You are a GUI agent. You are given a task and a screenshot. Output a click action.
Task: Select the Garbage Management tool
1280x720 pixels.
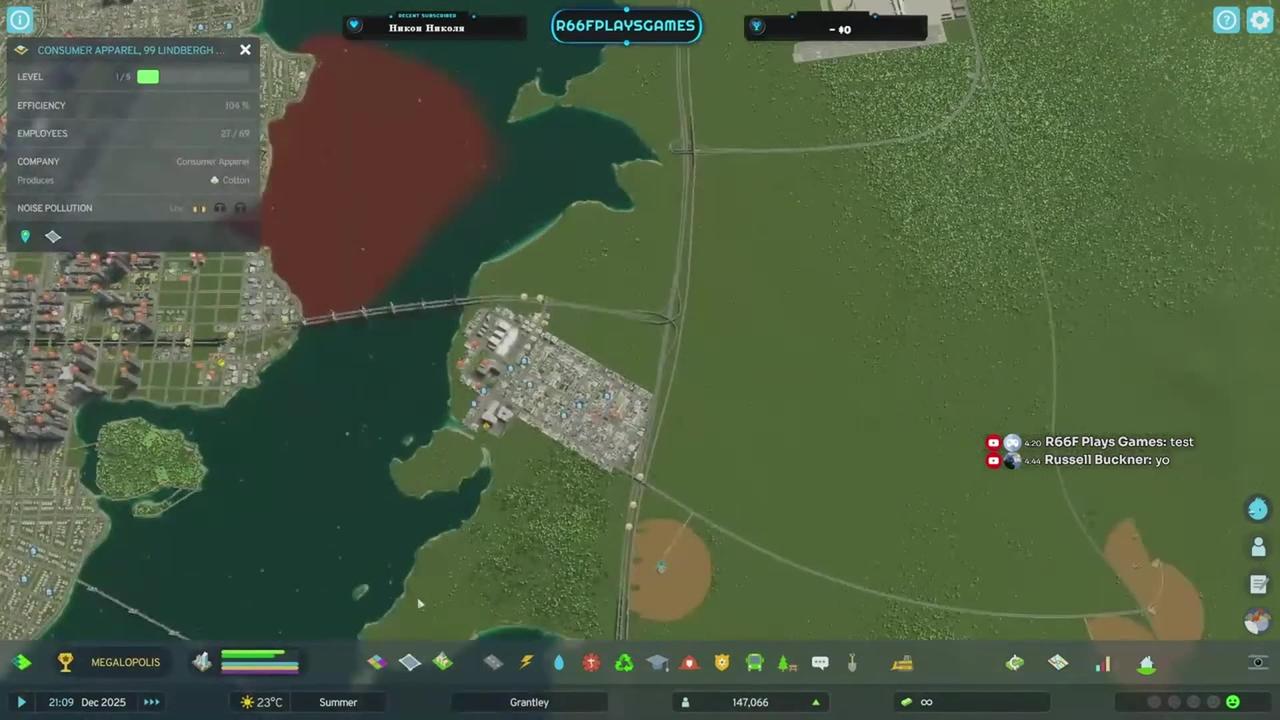tap(622, 662)
